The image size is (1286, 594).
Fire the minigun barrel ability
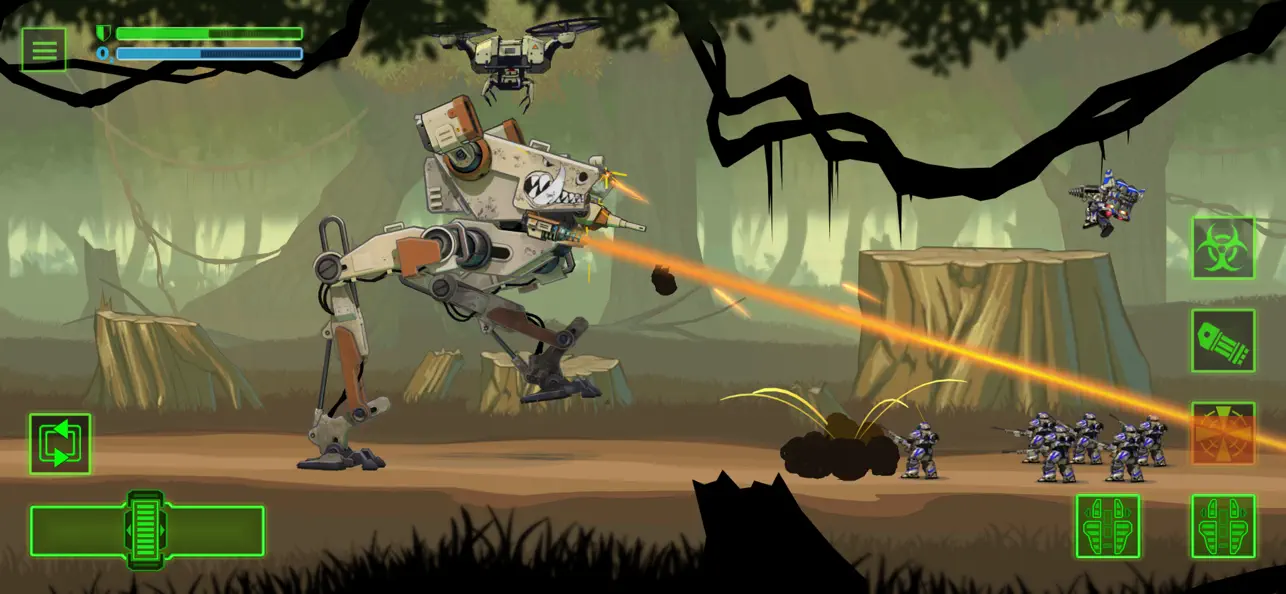coord(1222,341)
